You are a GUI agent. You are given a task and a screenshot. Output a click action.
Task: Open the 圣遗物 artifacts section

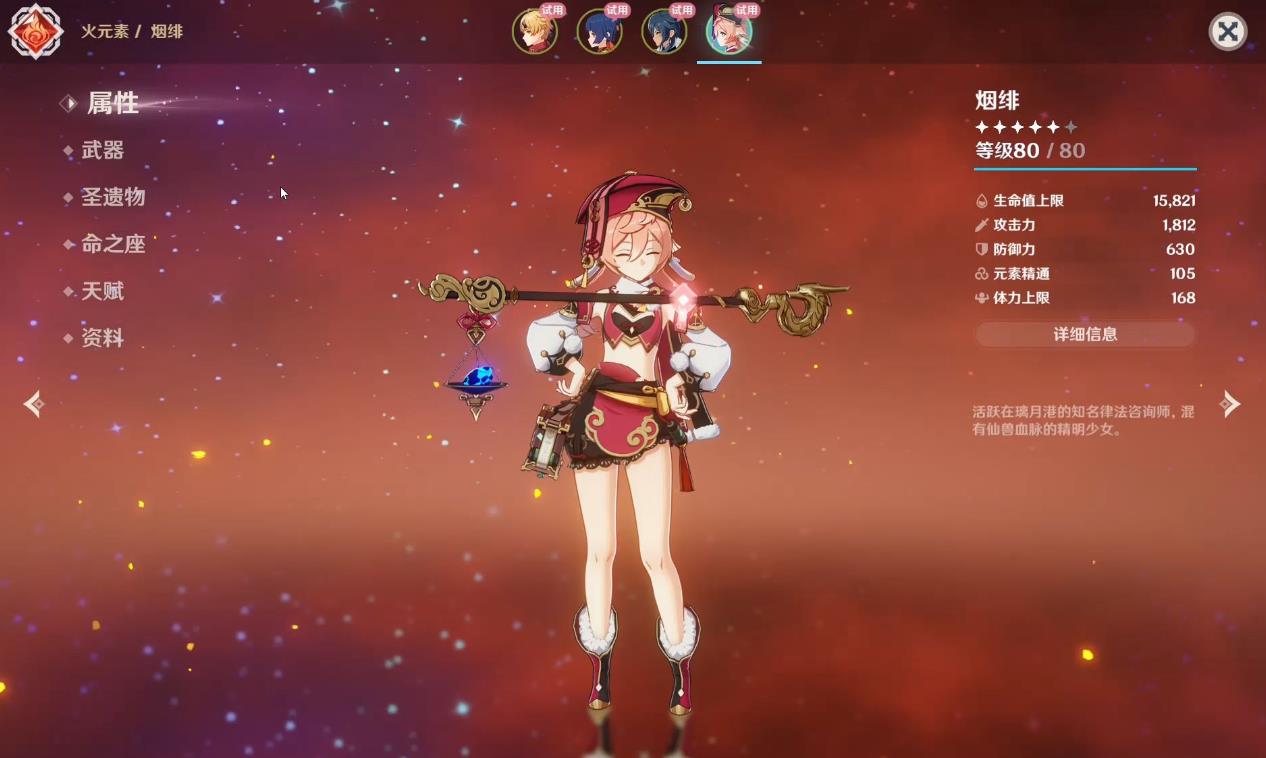[113, 197]
